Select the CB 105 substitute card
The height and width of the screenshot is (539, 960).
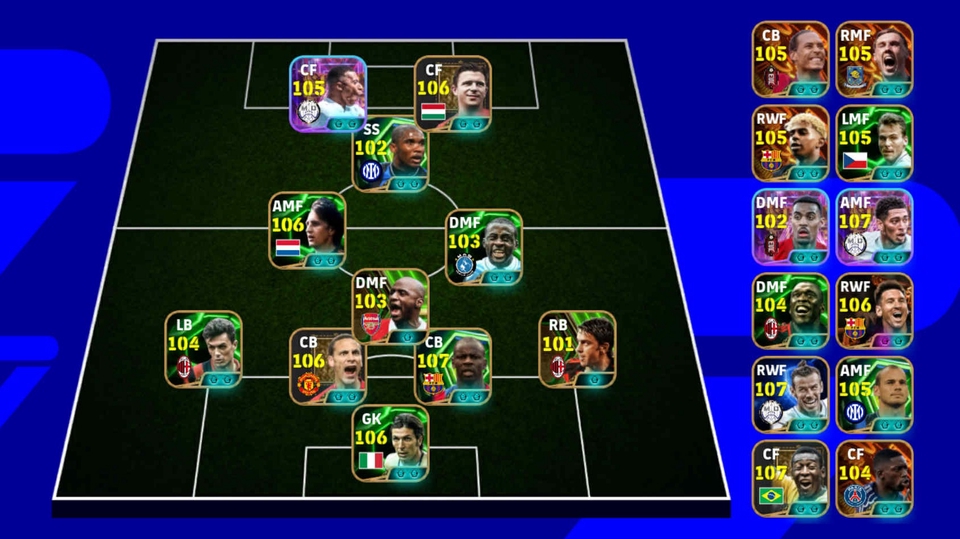click(x=790, y=59)
